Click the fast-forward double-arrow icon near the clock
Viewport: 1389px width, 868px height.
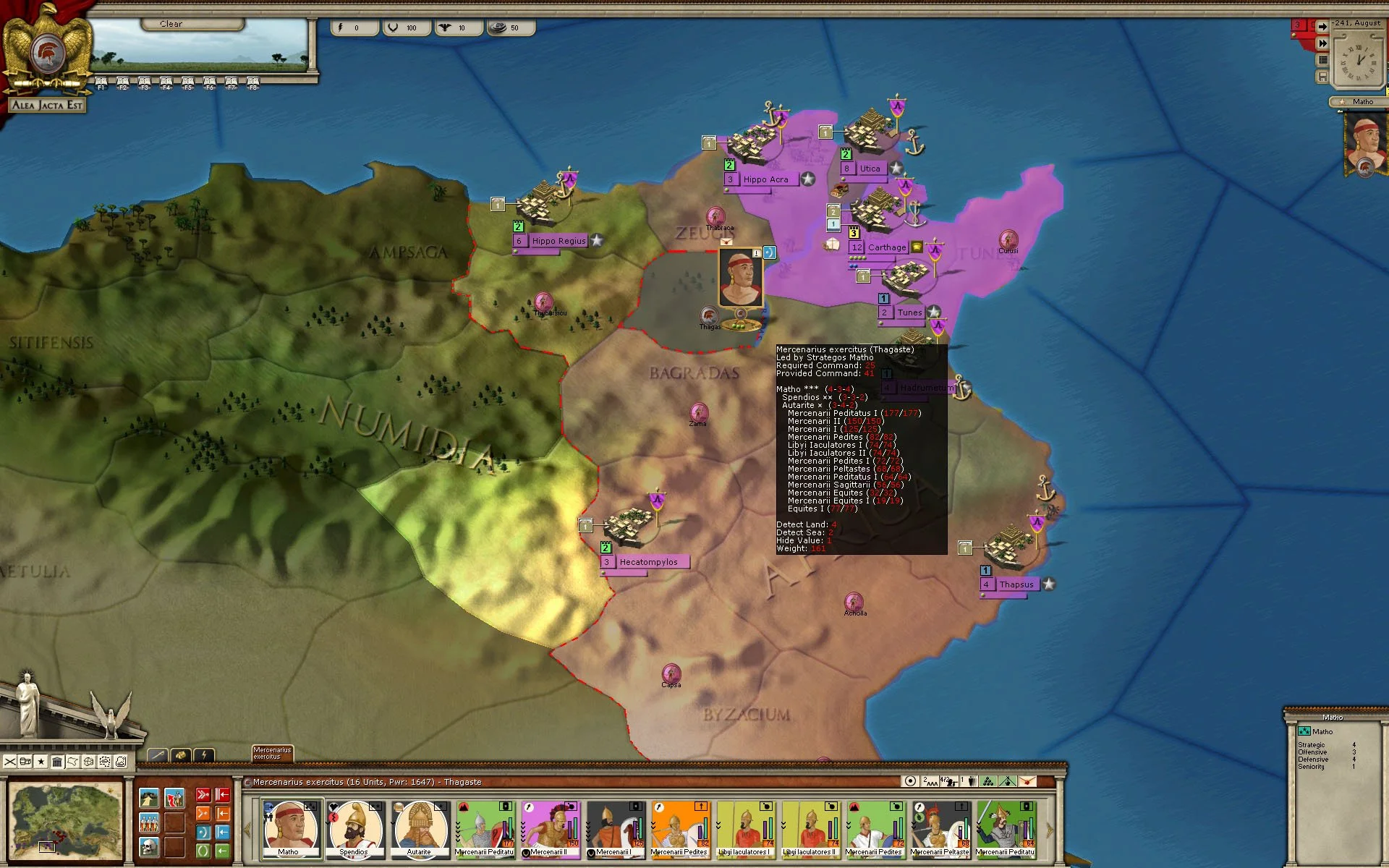[1322, 43]
